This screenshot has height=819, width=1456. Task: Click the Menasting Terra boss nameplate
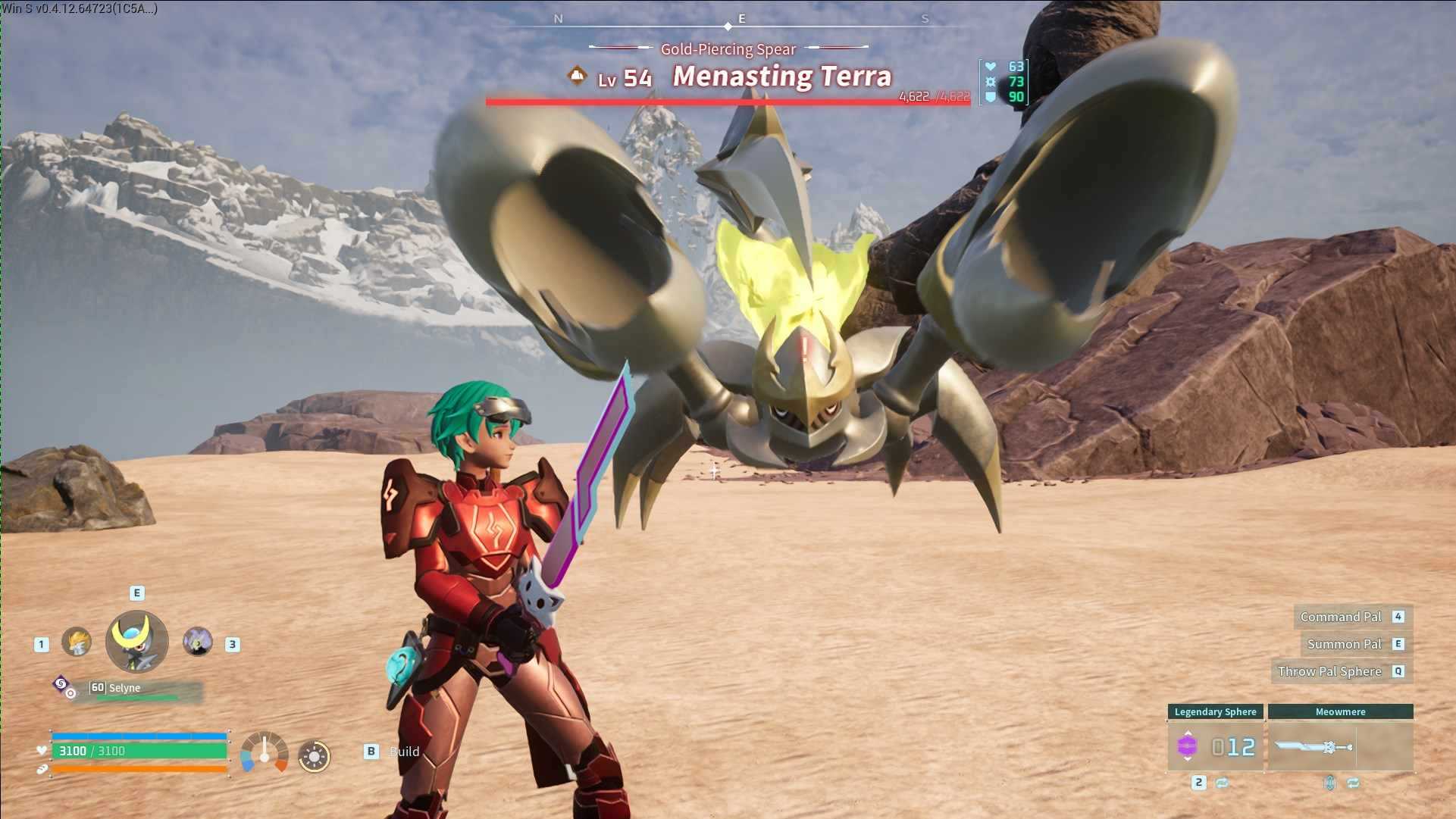[781, 77]
